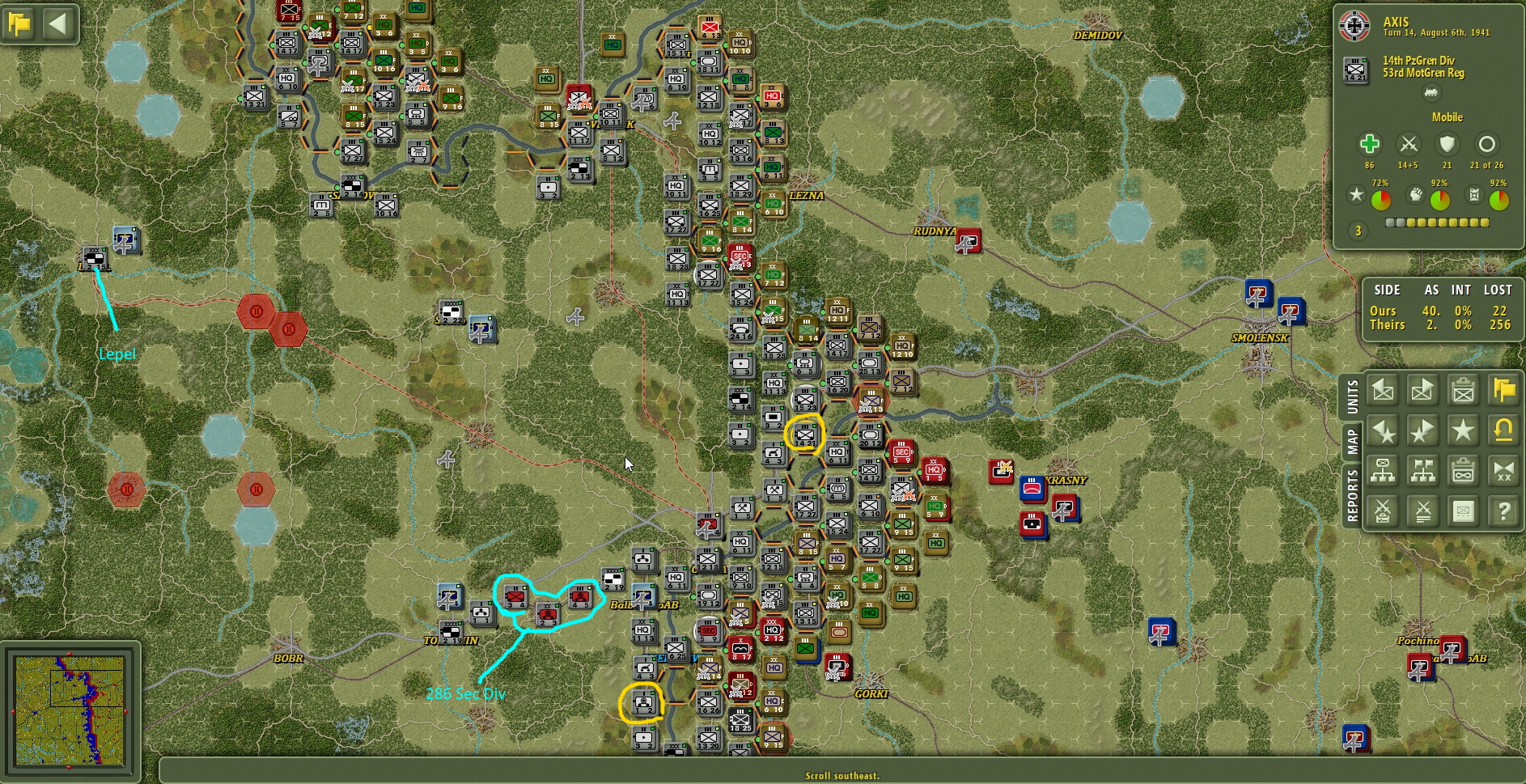Screen dimensions: 1526x784
Task: Open the crossed-swords combat report icon
Action: click(1422, 511)
